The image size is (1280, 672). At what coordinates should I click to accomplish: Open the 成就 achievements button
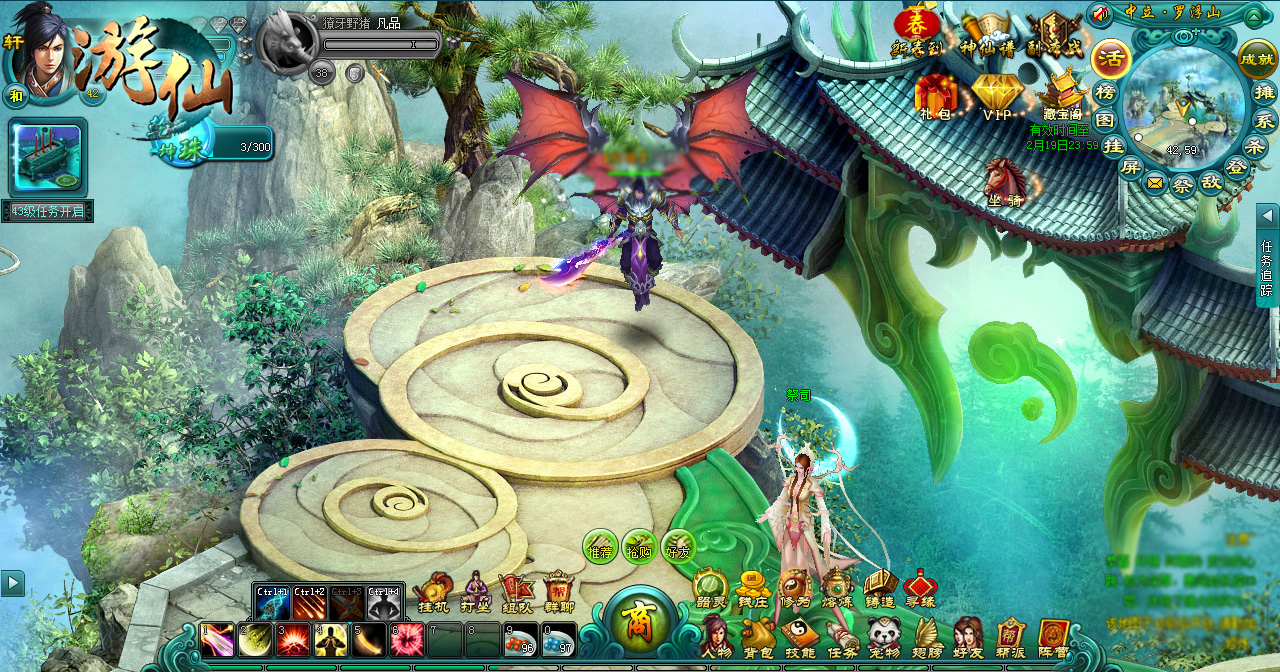click(x=1256, y=59)
